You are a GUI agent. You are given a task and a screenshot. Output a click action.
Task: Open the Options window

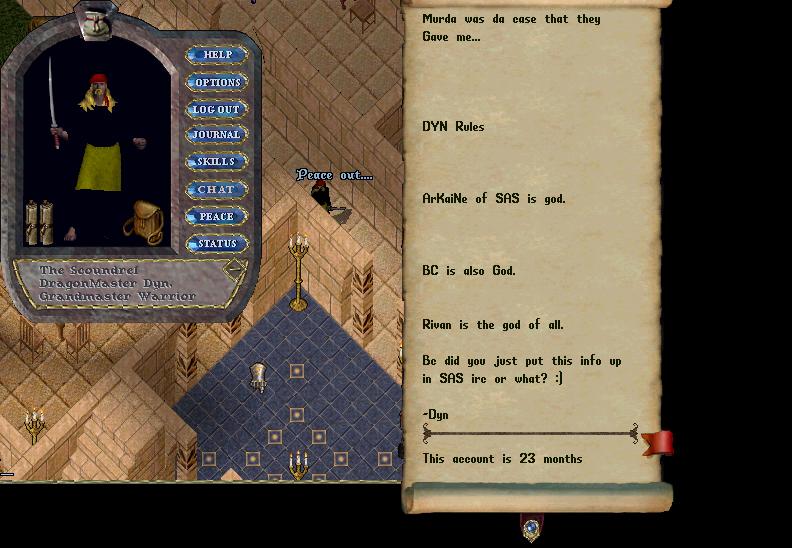click(217, 82)
